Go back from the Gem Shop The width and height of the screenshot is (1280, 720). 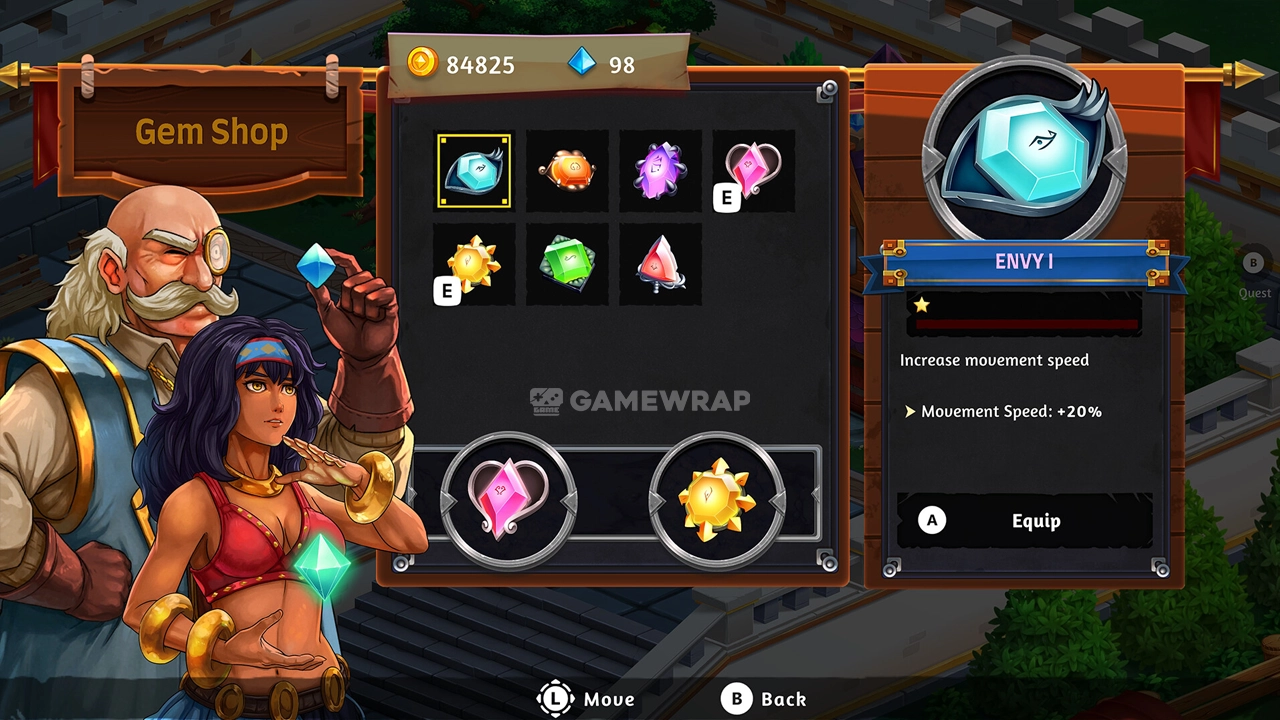pyautogui.click(x=768, y=699)
